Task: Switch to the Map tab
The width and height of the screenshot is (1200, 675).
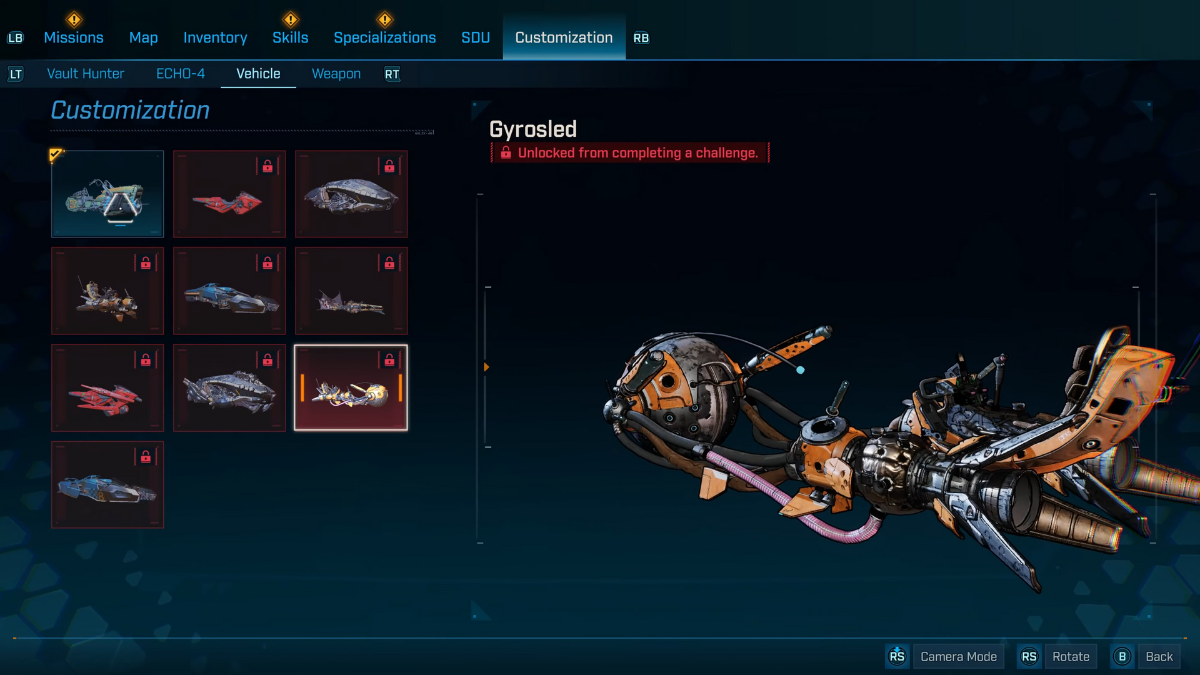Action: coord(143,37)
